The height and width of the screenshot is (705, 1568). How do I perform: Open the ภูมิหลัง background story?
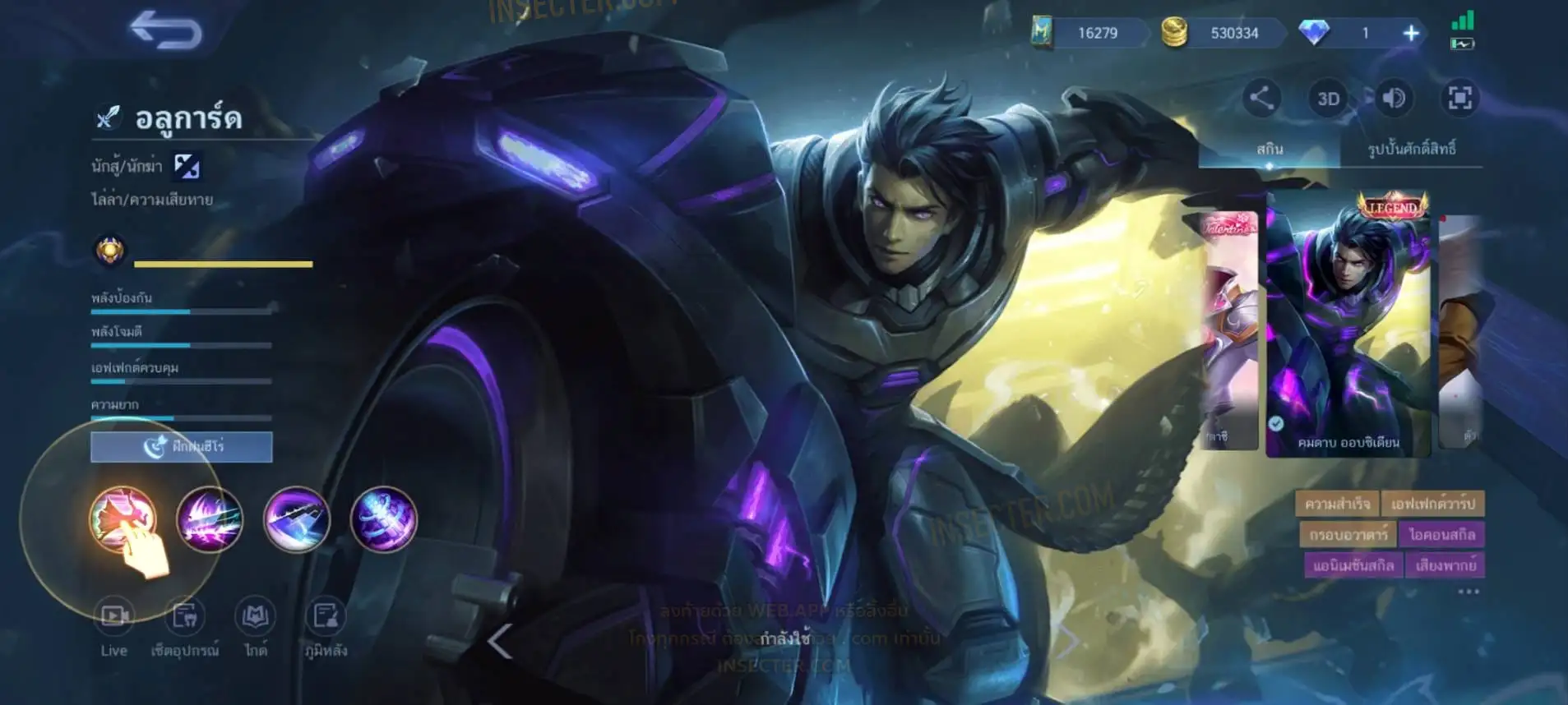point(326,626)
